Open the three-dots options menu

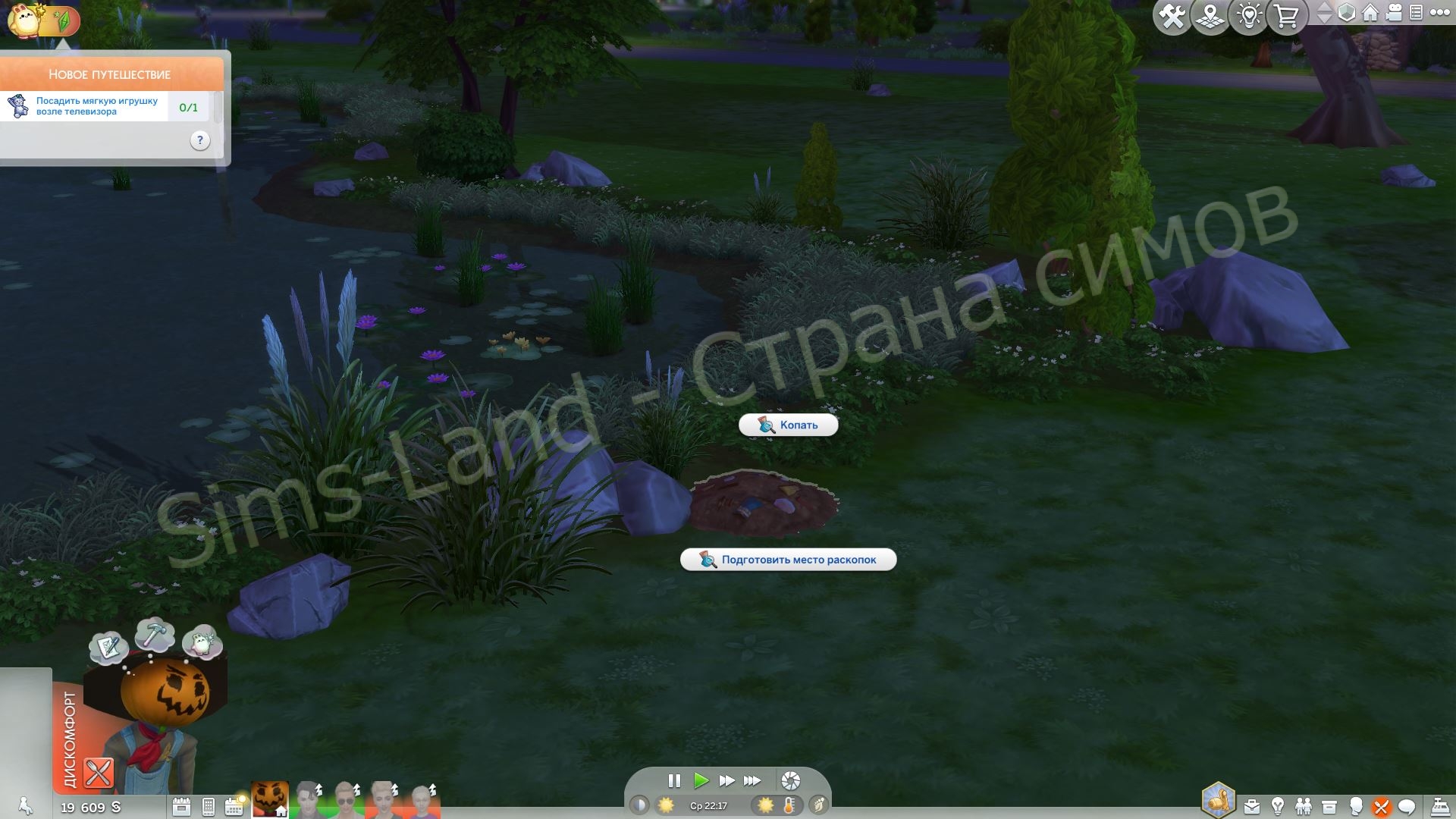point(1439,13)
